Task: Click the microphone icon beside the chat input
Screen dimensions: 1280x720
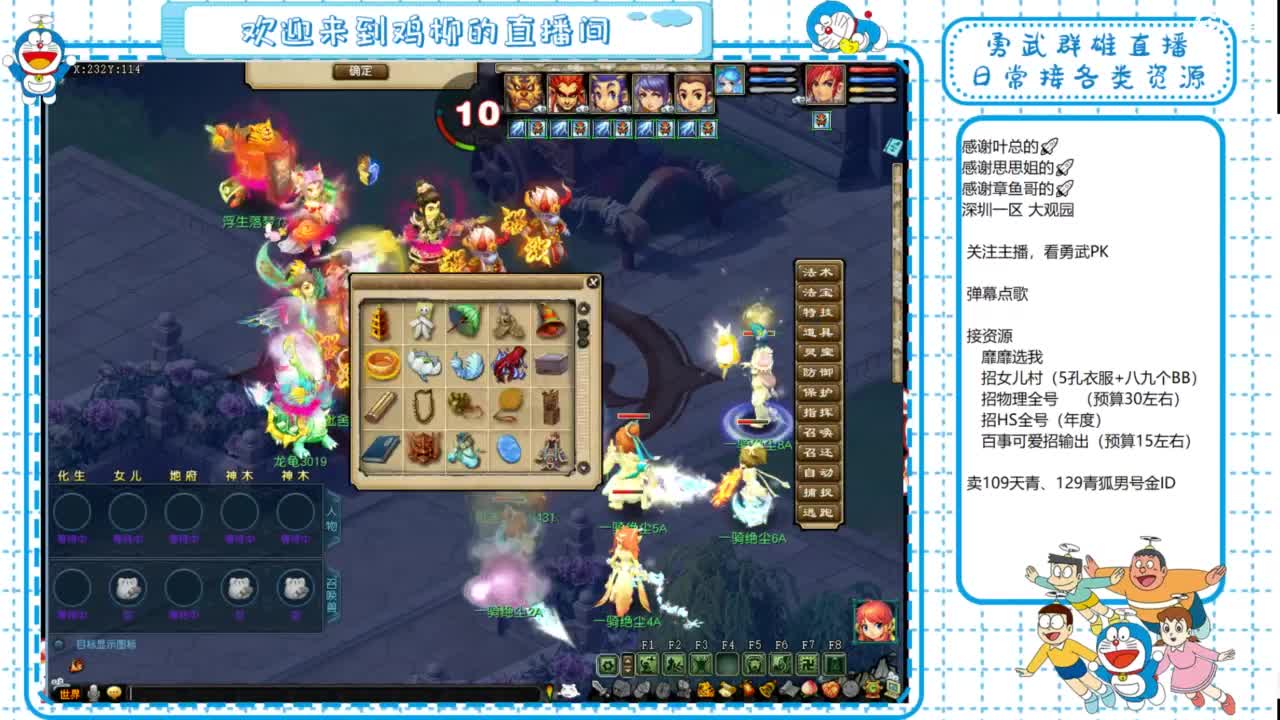Action: [x=94, y=692]
